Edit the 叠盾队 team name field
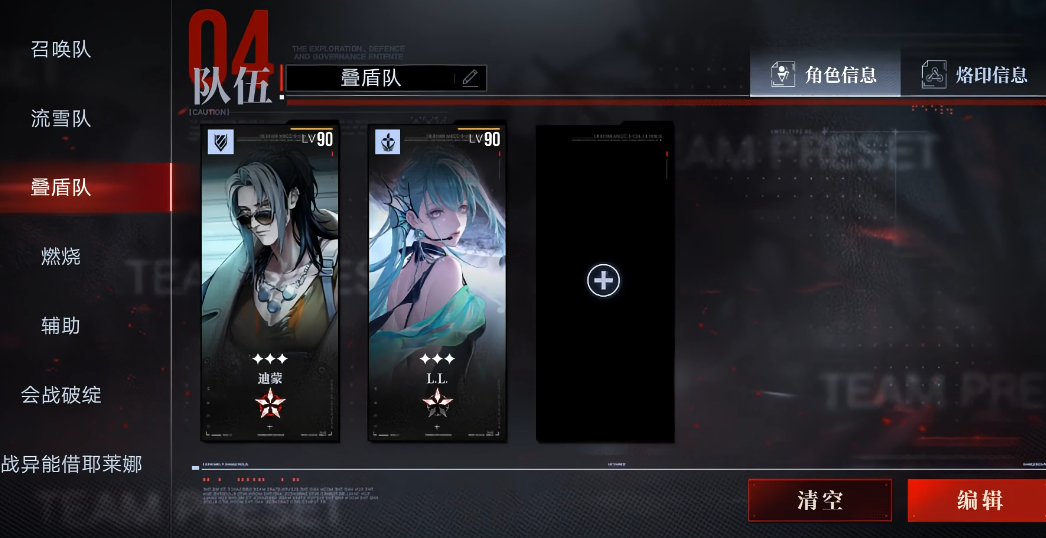 tap(371, 78)
